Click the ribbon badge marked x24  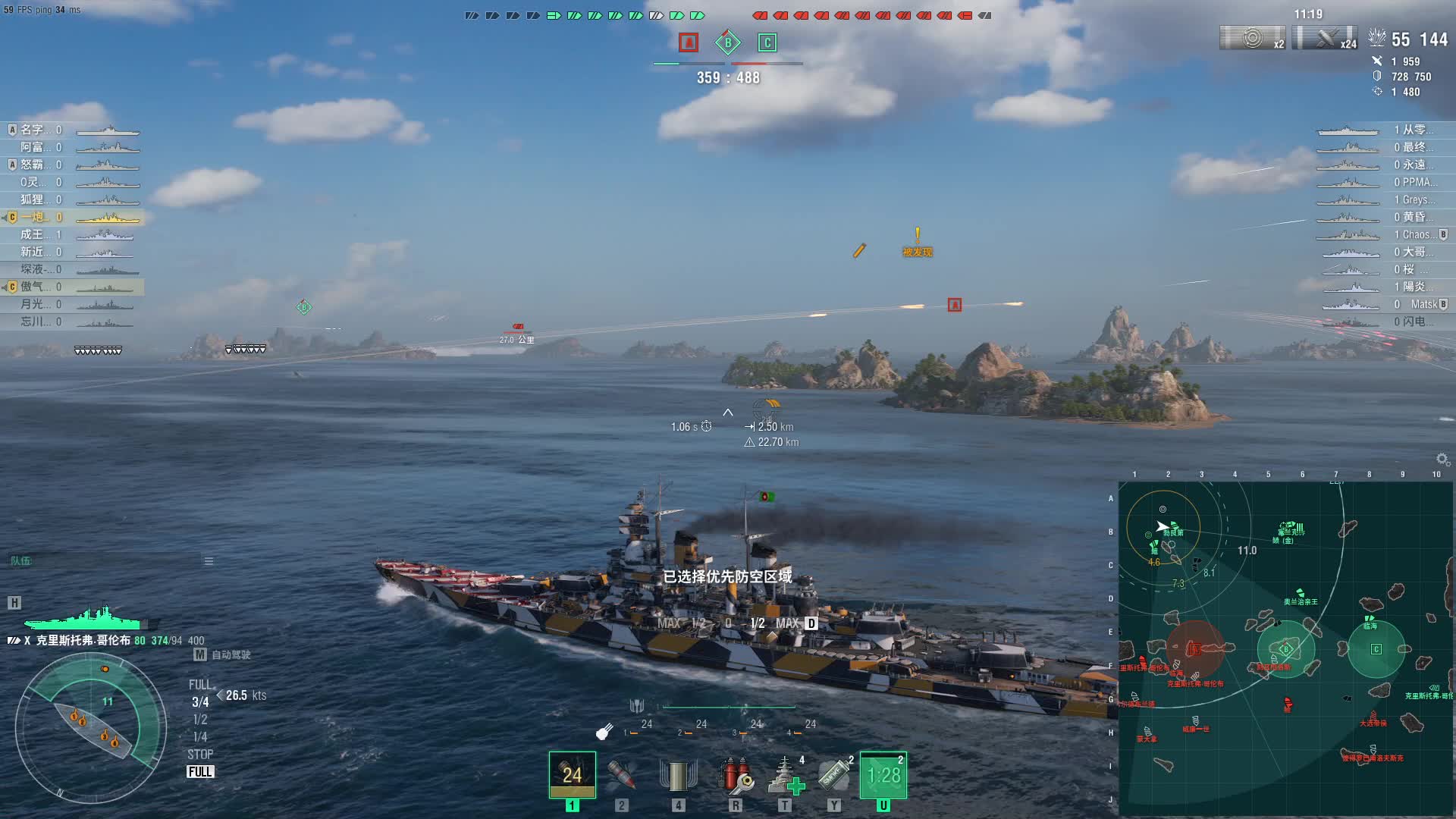coord(1325,38)
